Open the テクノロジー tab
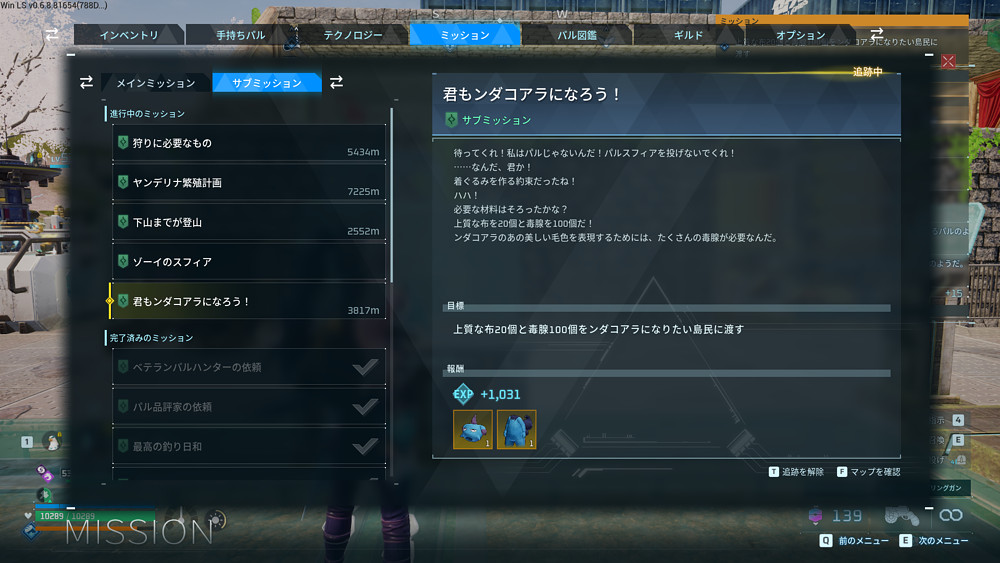This screenshot has height=563, width=1000. [353, 35]
